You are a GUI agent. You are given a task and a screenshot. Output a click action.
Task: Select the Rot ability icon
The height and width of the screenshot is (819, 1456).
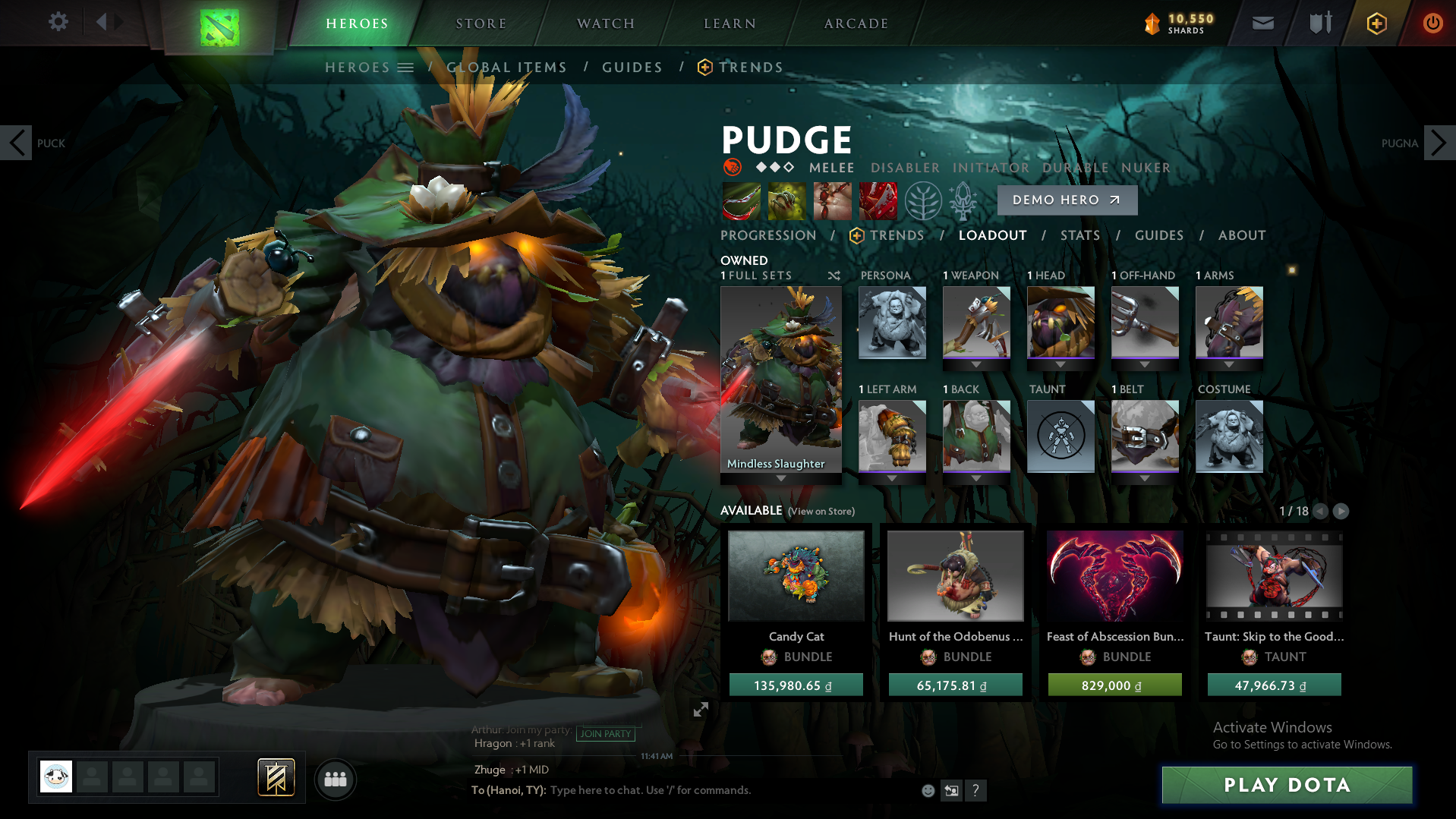tap(786, 201)
